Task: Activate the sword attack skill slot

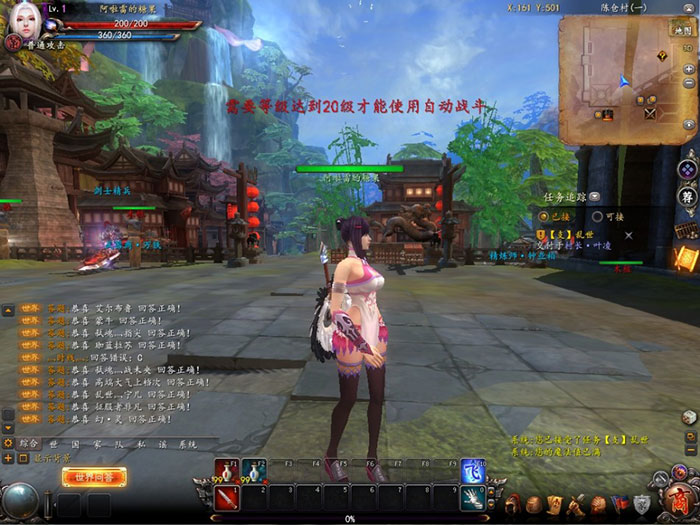Action: [x=225, y=497]
